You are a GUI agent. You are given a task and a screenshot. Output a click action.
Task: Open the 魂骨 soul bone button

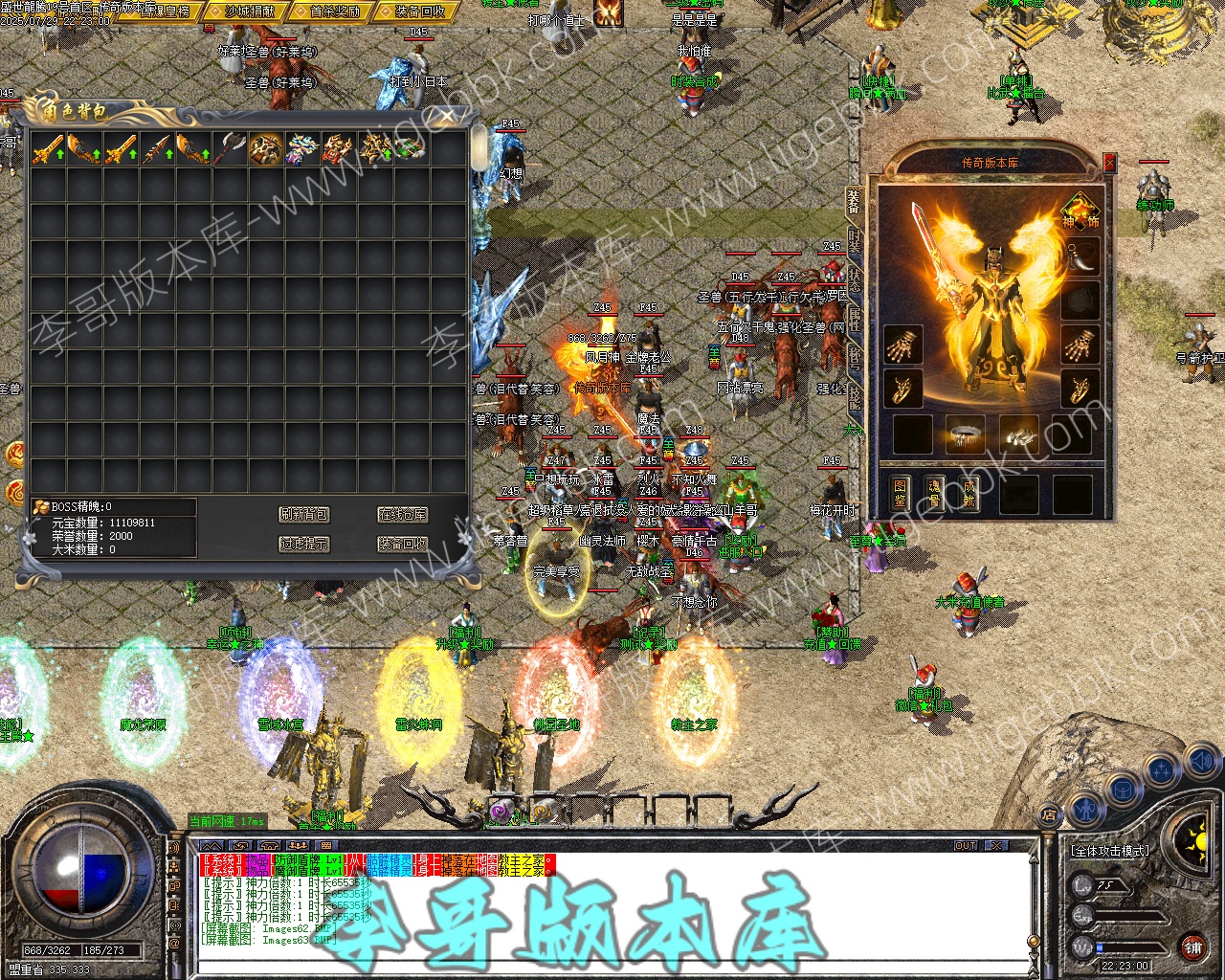(934, 493)
